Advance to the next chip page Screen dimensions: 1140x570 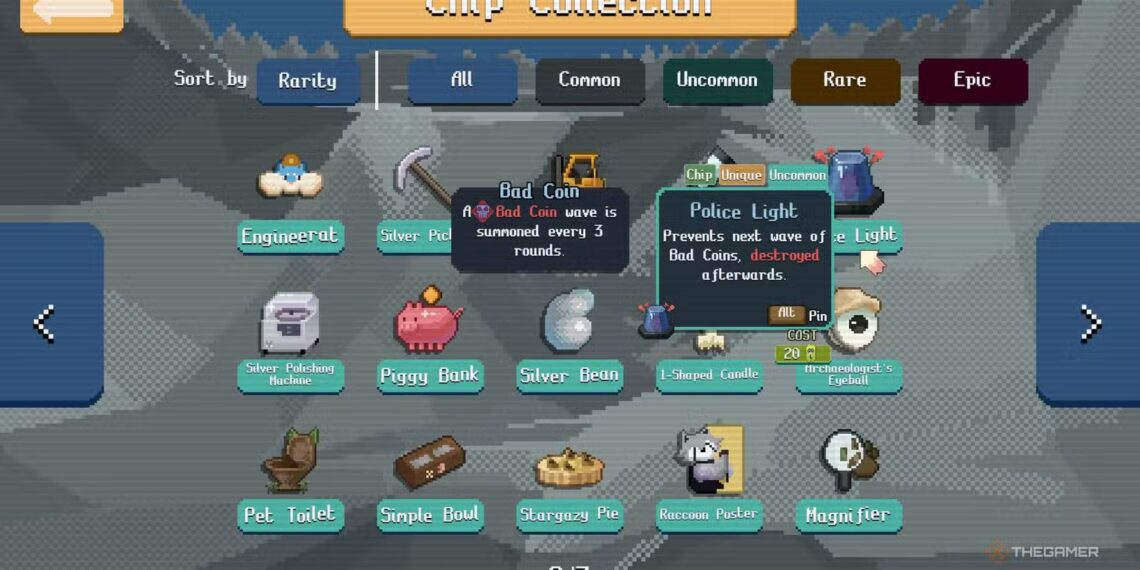1092,322
